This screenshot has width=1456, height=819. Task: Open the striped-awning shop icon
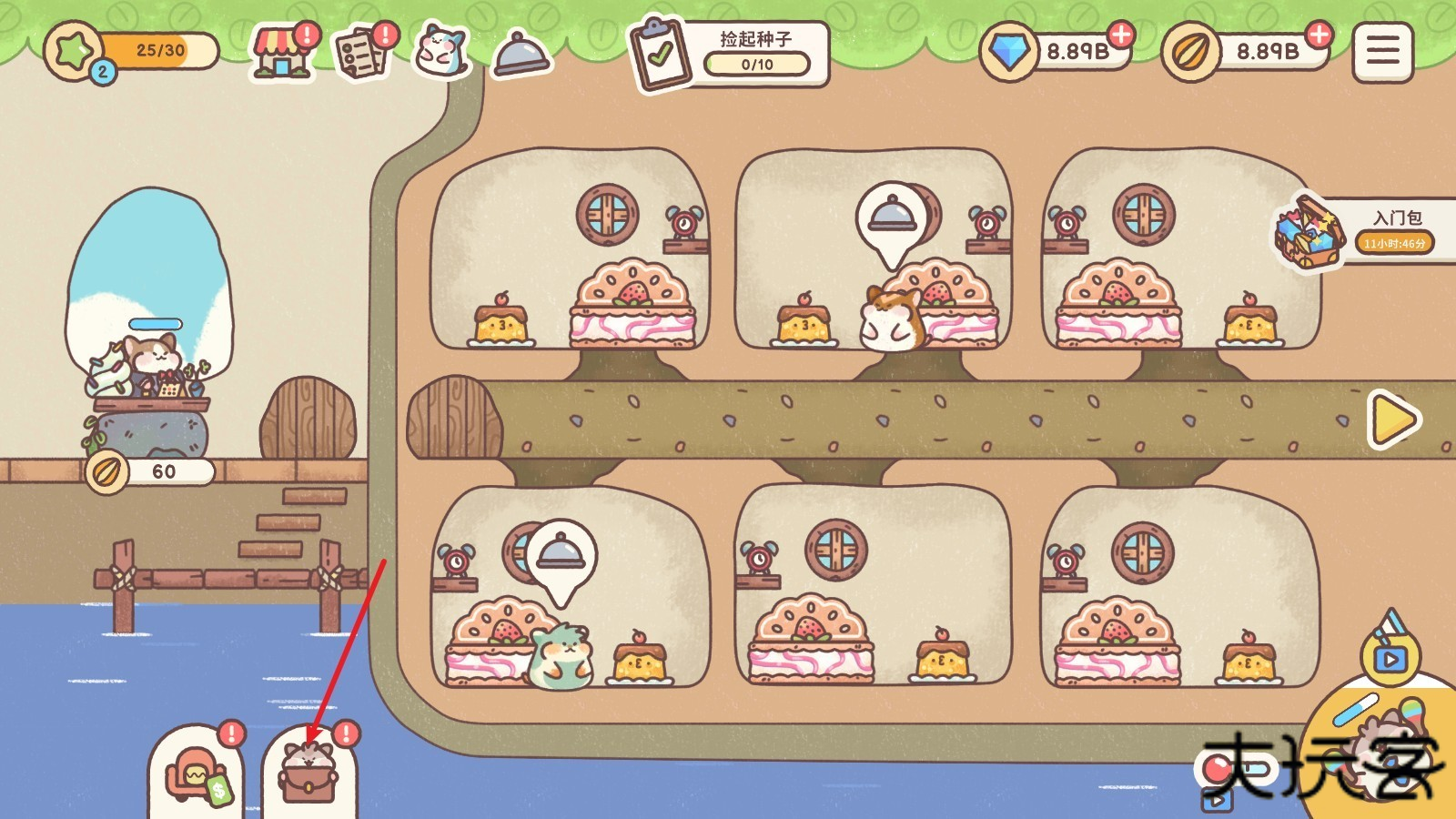coord(282,53)
